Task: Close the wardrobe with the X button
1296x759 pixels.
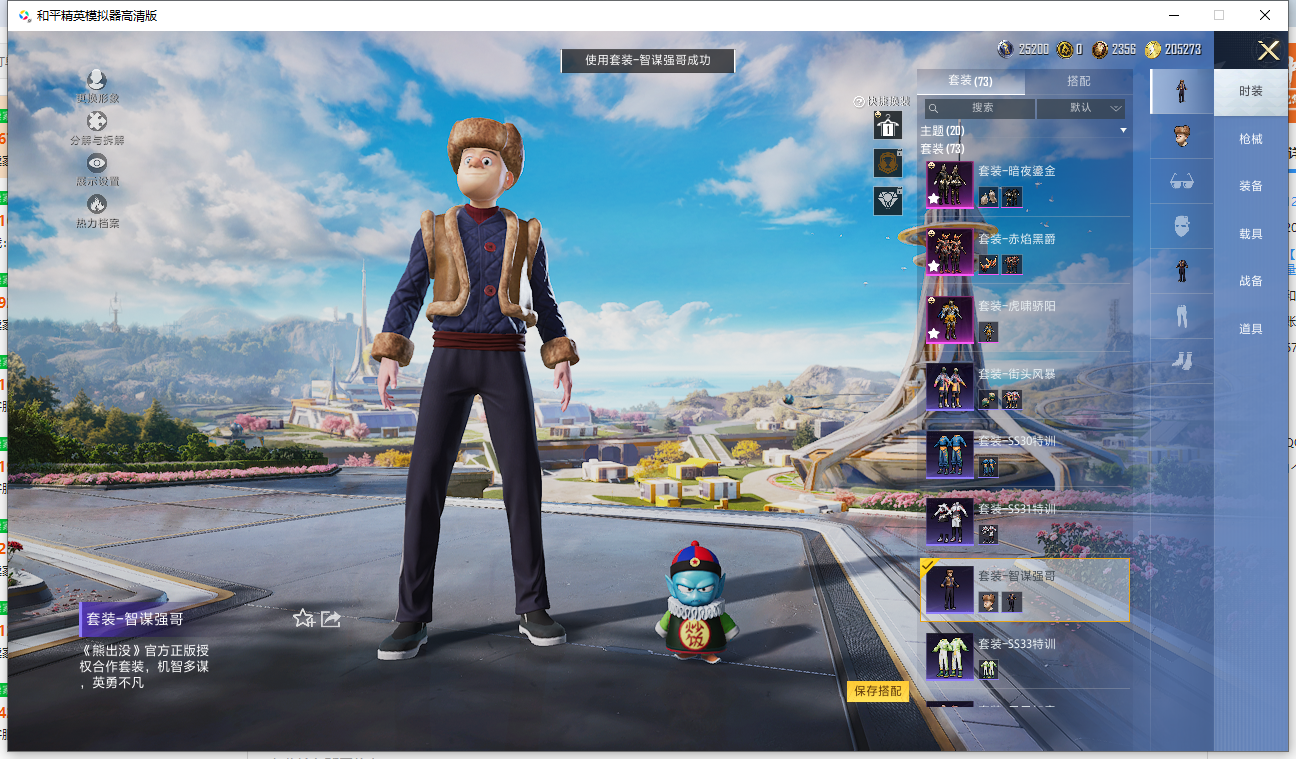Action: [x=1268, y=51]
